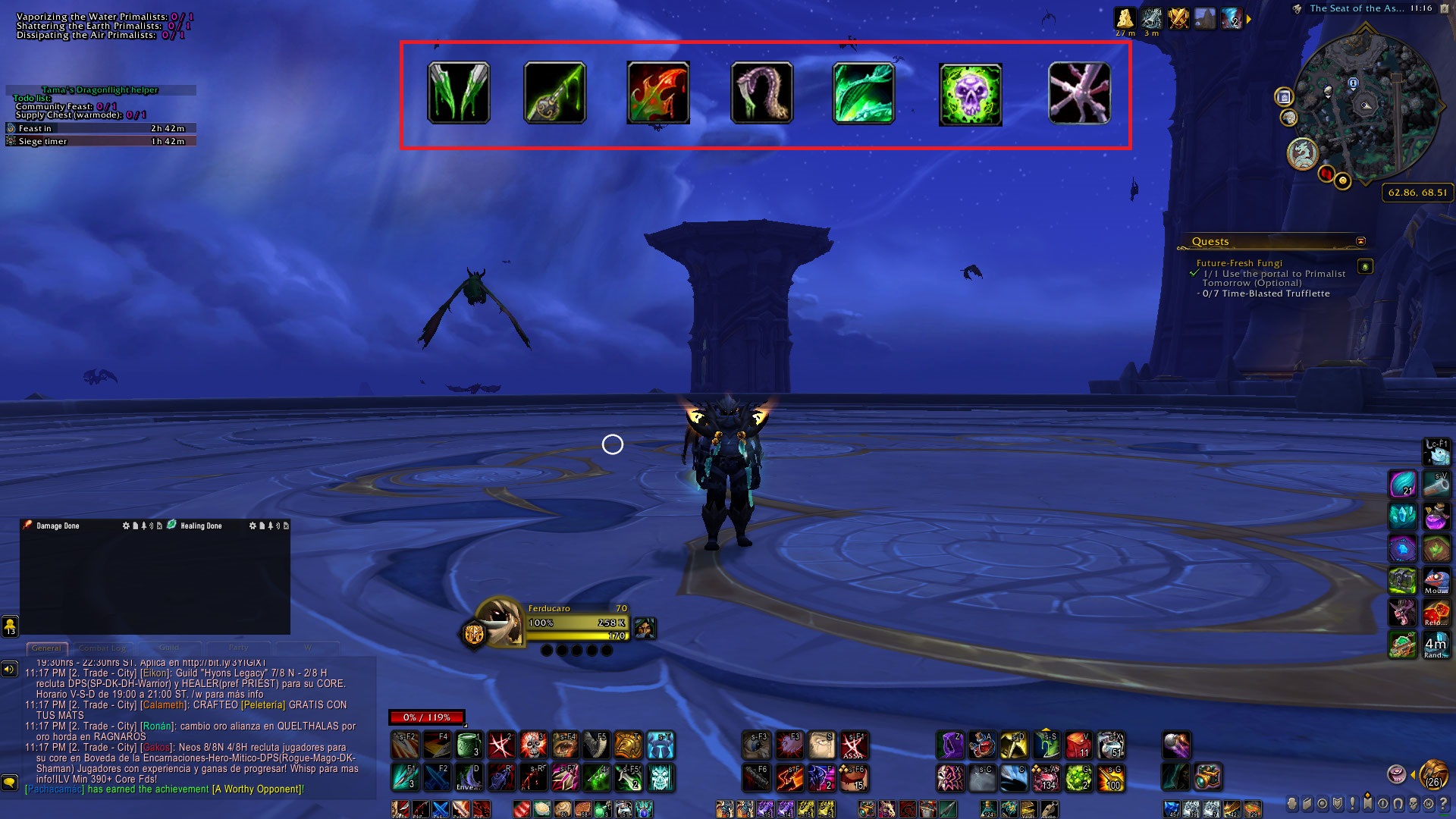The height and width of the screenshot is (819, 1456).
Task: Use the green mug item on the action bar
Action: coord(469,745)
